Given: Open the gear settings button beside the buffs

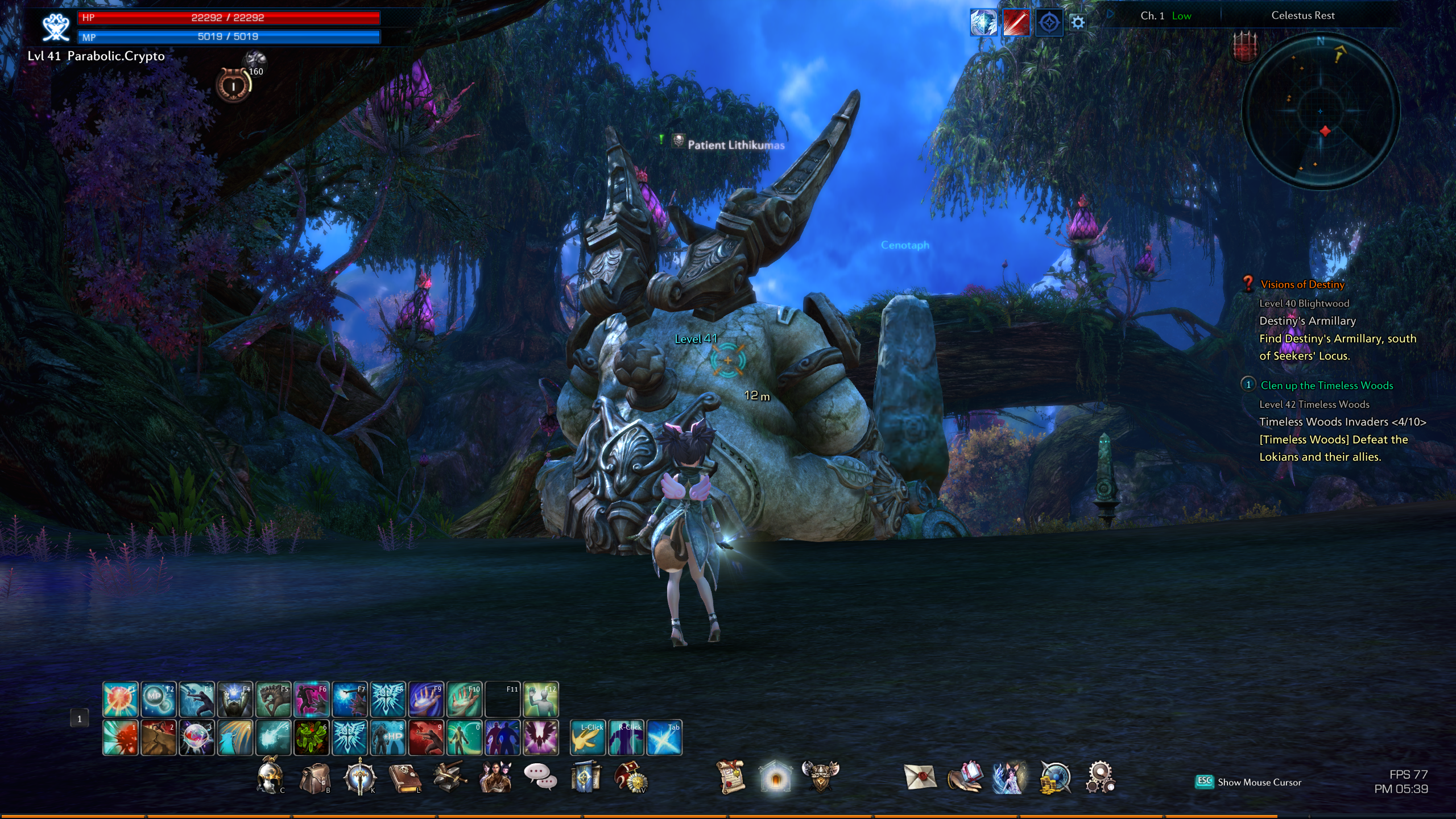Looking at the screenshot, I should pos(1077,23).
